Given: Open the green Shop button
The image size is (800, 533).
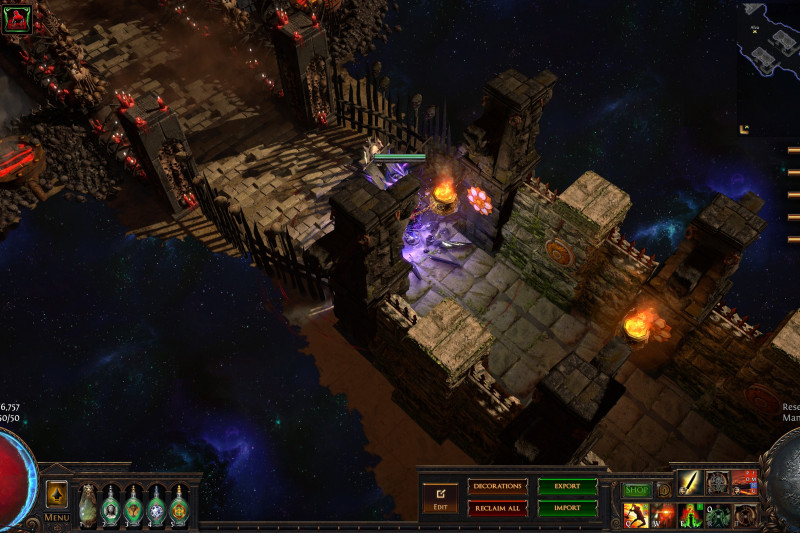Looking at the screenshot, I should point(636,490).
